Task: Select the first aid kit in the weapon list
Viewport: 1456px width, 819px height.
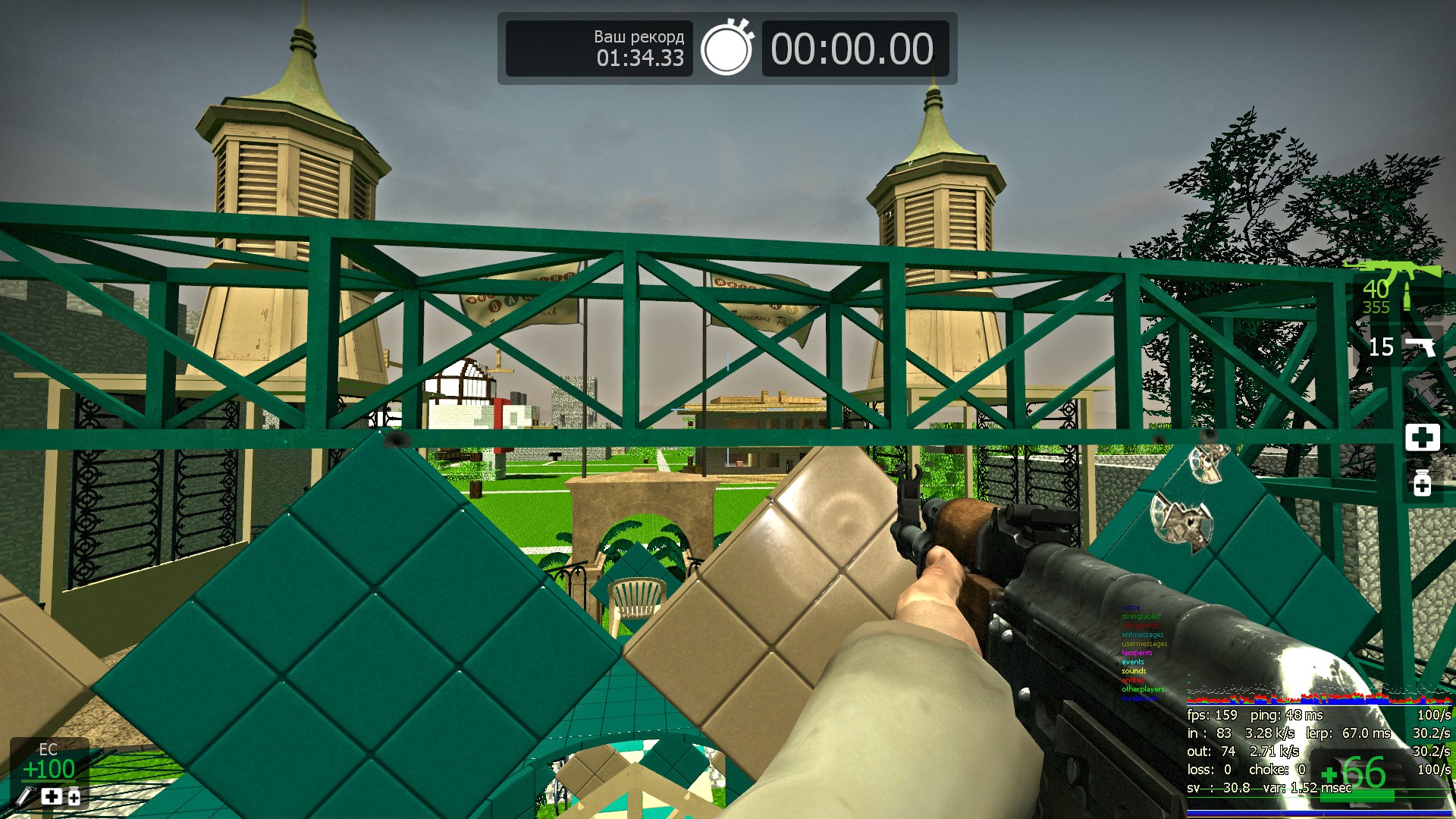Action: coord(1422,438)
